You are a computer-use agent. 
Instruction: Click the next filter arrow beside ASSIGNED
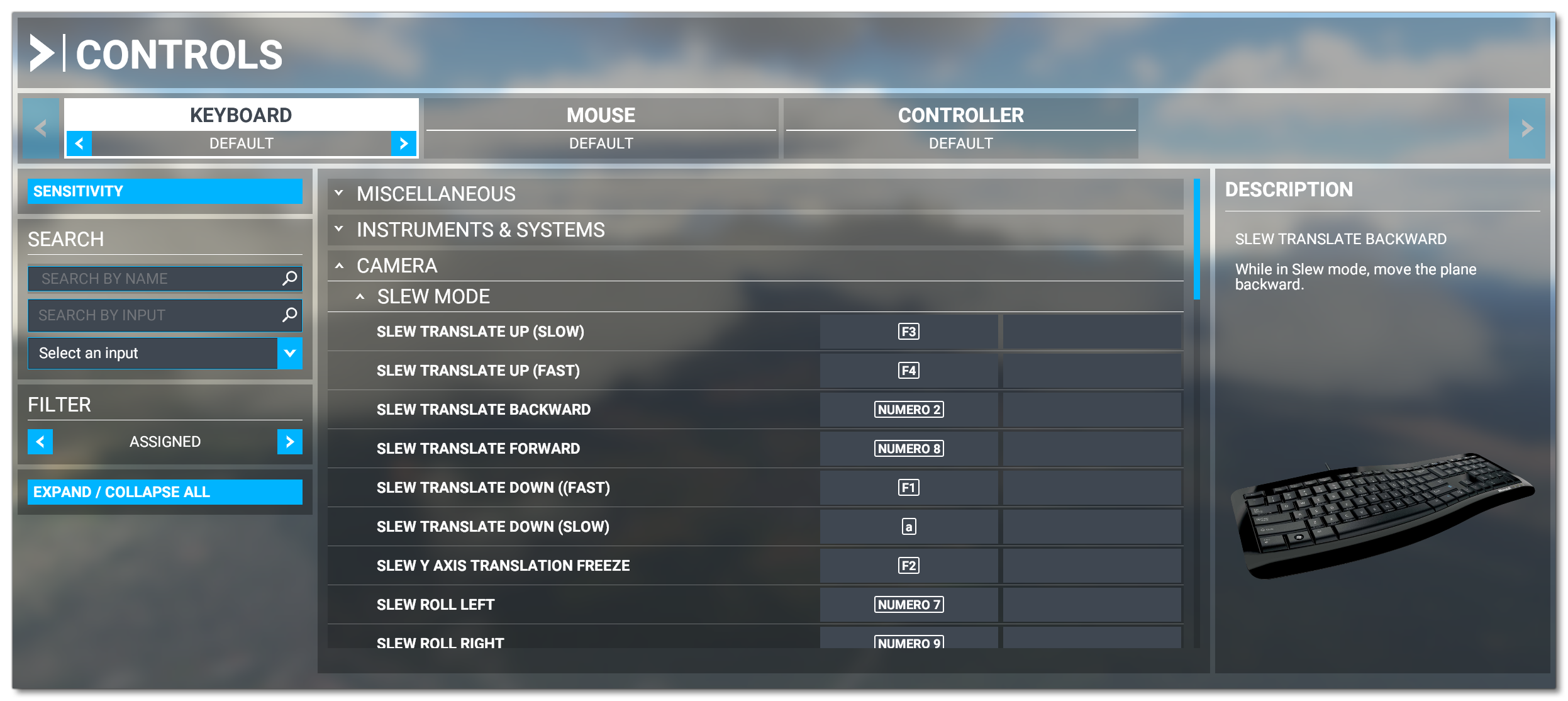(291, 441)
